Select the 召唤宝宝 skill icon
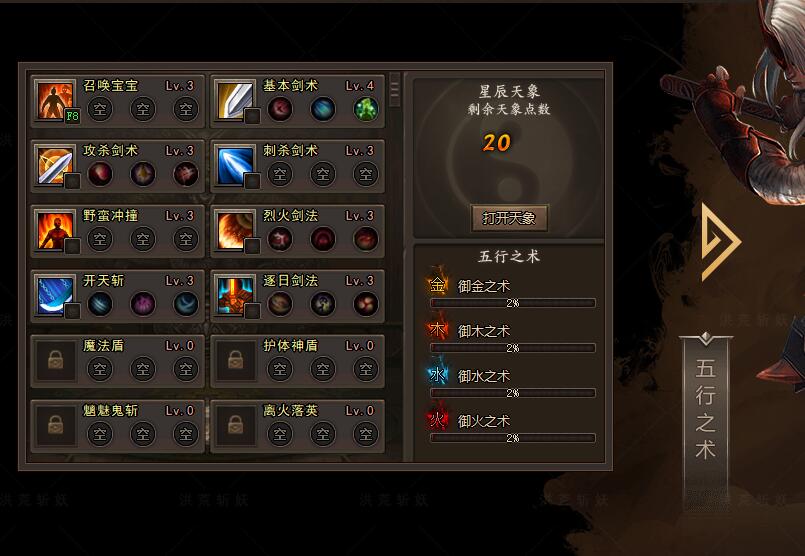Image resolution: width=805 pixels, height=556 pixels. [56, 100]
